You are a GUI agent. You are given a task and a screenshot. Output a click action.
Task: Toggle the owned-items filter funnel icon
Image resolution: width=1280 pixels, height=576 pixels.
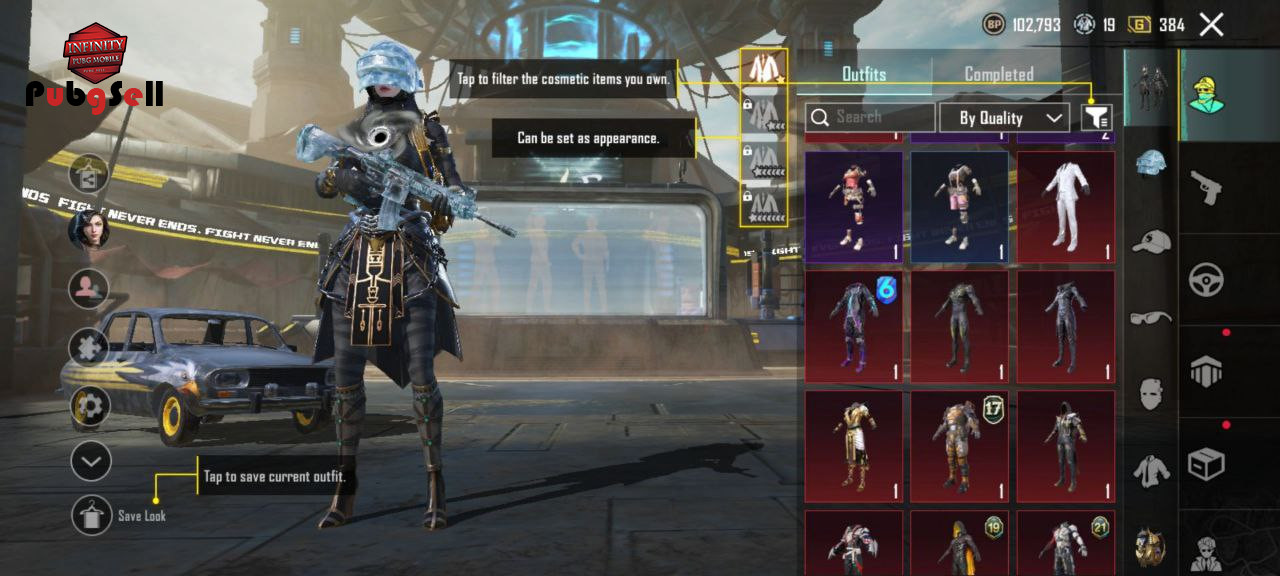tap(1097, 118)
